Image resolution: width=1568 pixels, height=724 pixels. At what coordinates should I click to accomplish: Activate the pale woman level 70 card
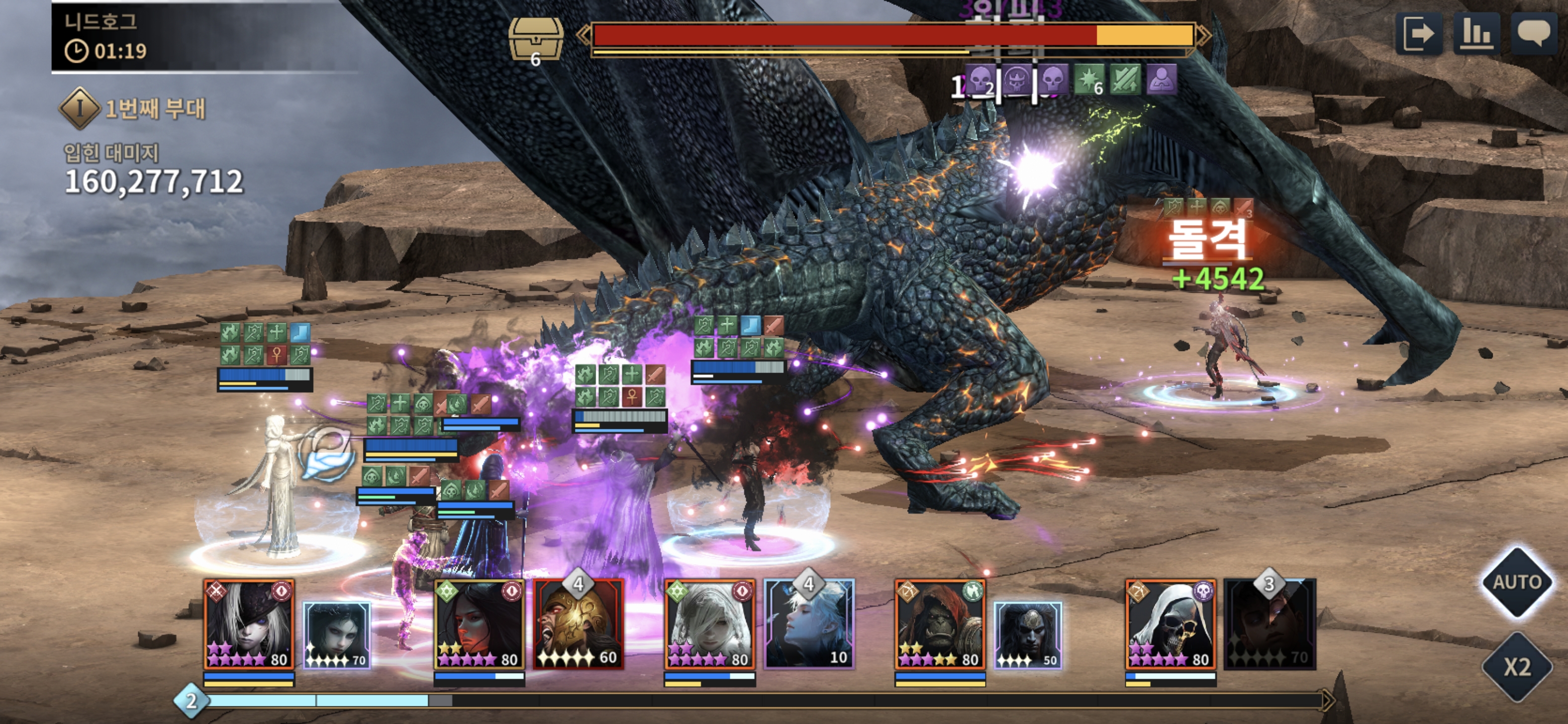pyautogui.click(x=337, y=635)
